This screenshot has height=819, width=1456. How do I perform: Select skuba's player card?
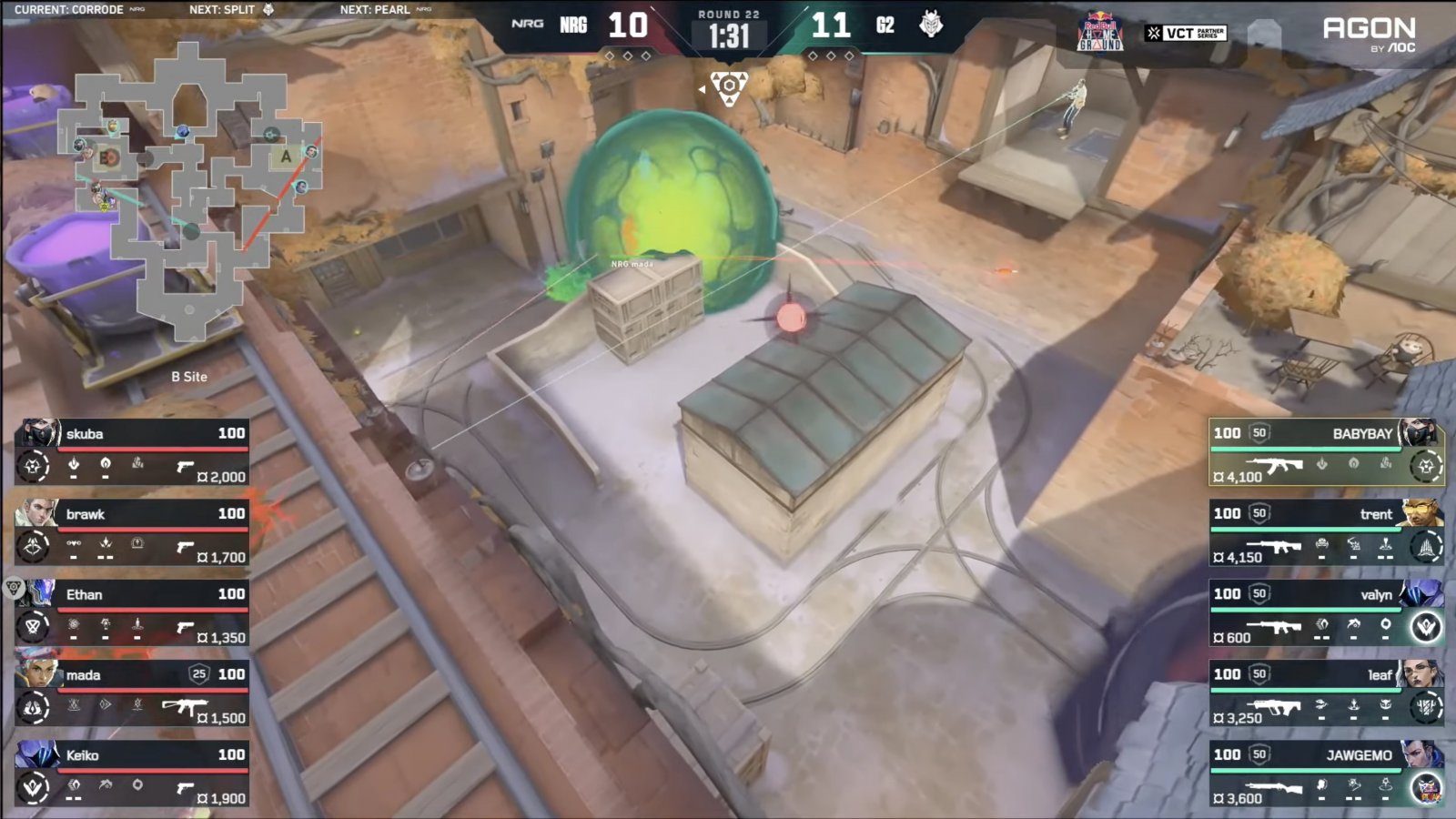pos(133,452)
